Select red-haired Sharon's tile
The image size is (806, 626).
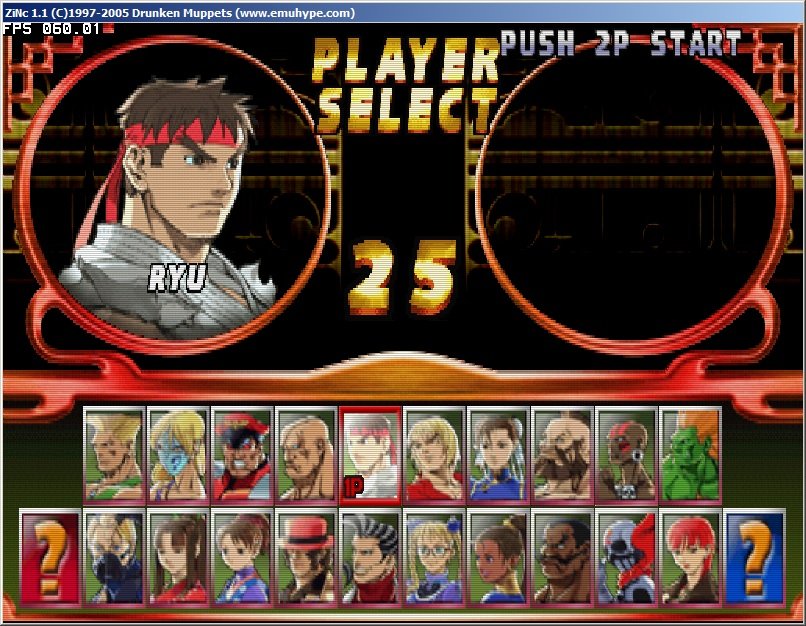[x=690, y=557]
